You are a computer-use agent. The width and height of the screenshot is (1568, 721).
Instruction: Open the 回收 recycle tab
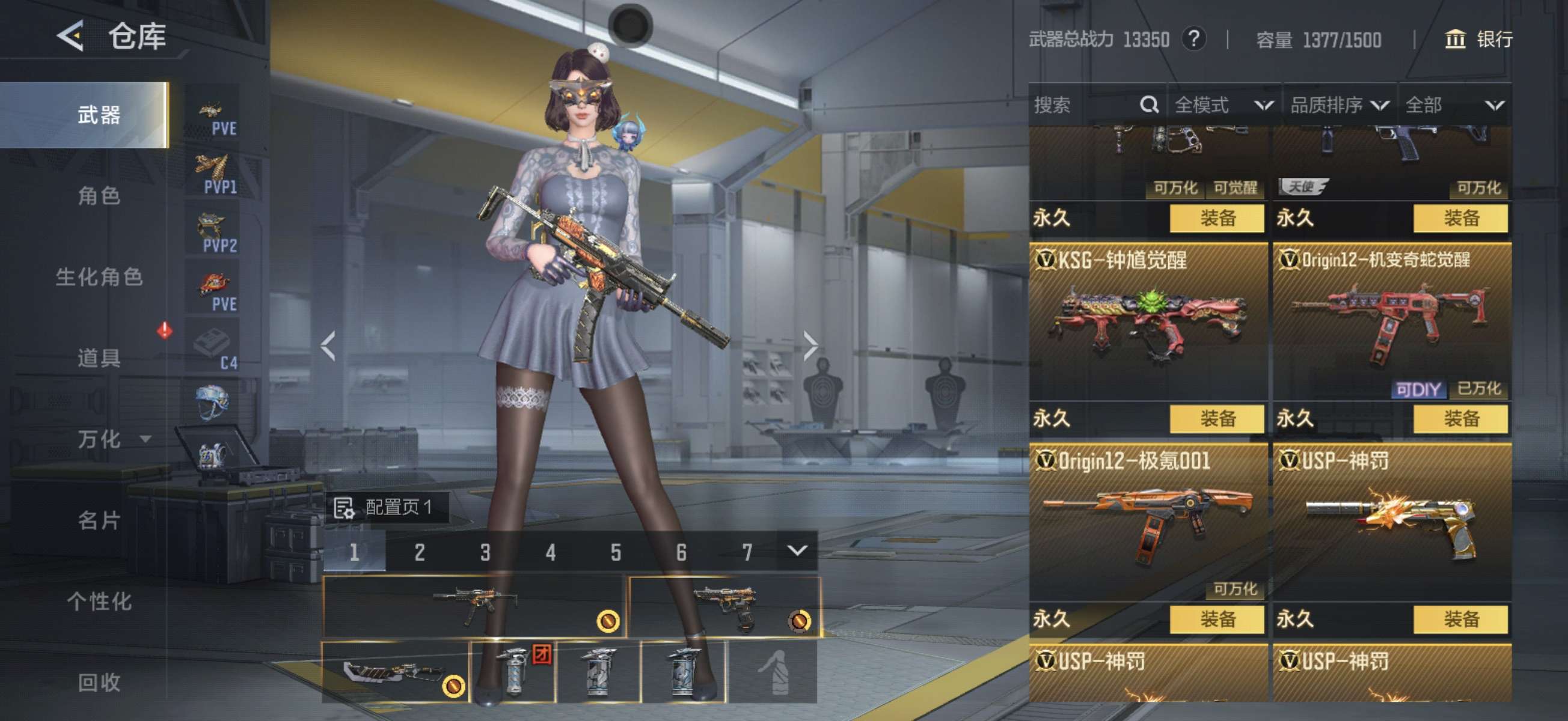[99, 682]
